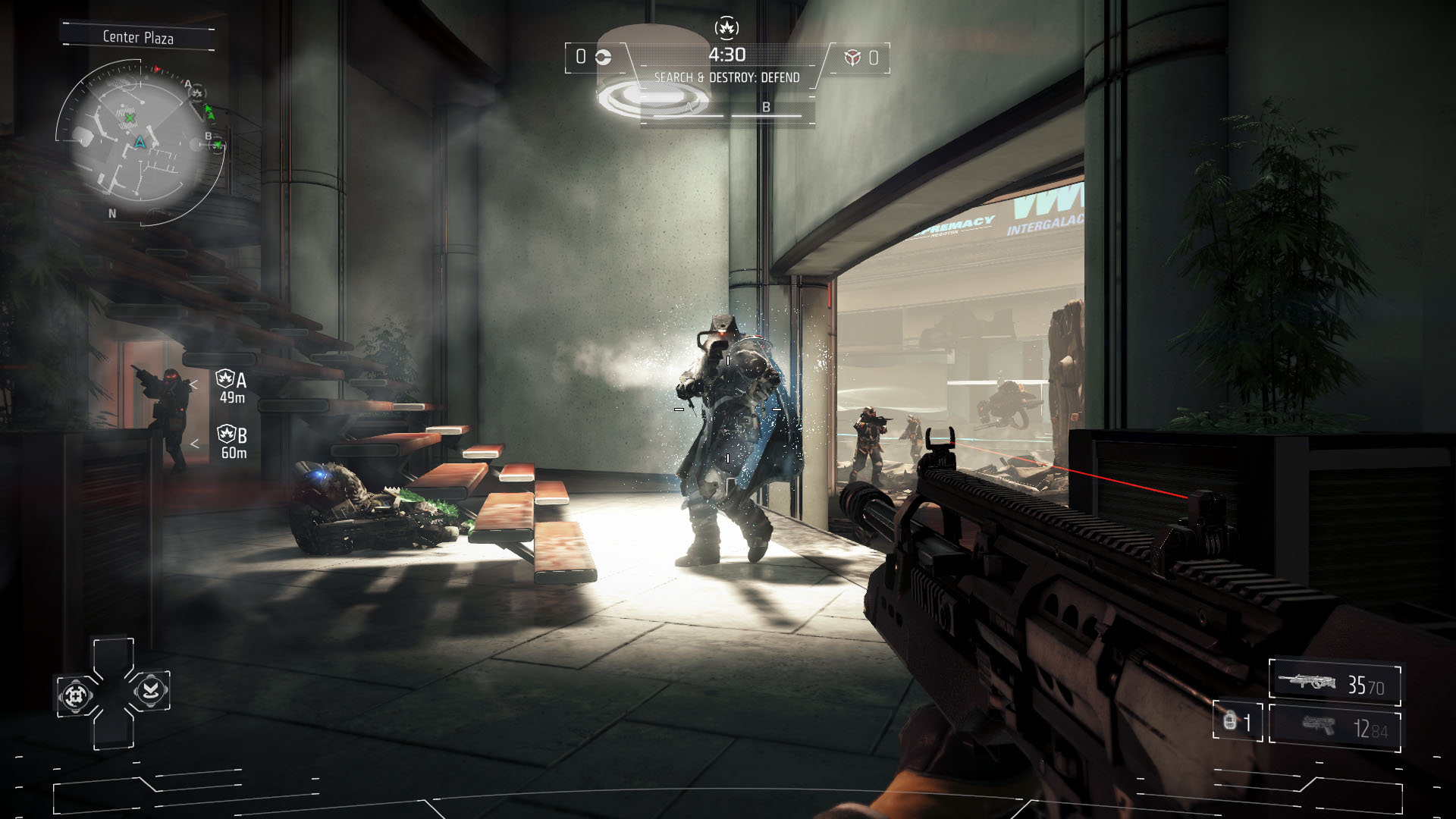The height and width of the screenshot is (819, 1456).
Task: Select the objective B waypoint marker
Action: click(232, 442)
